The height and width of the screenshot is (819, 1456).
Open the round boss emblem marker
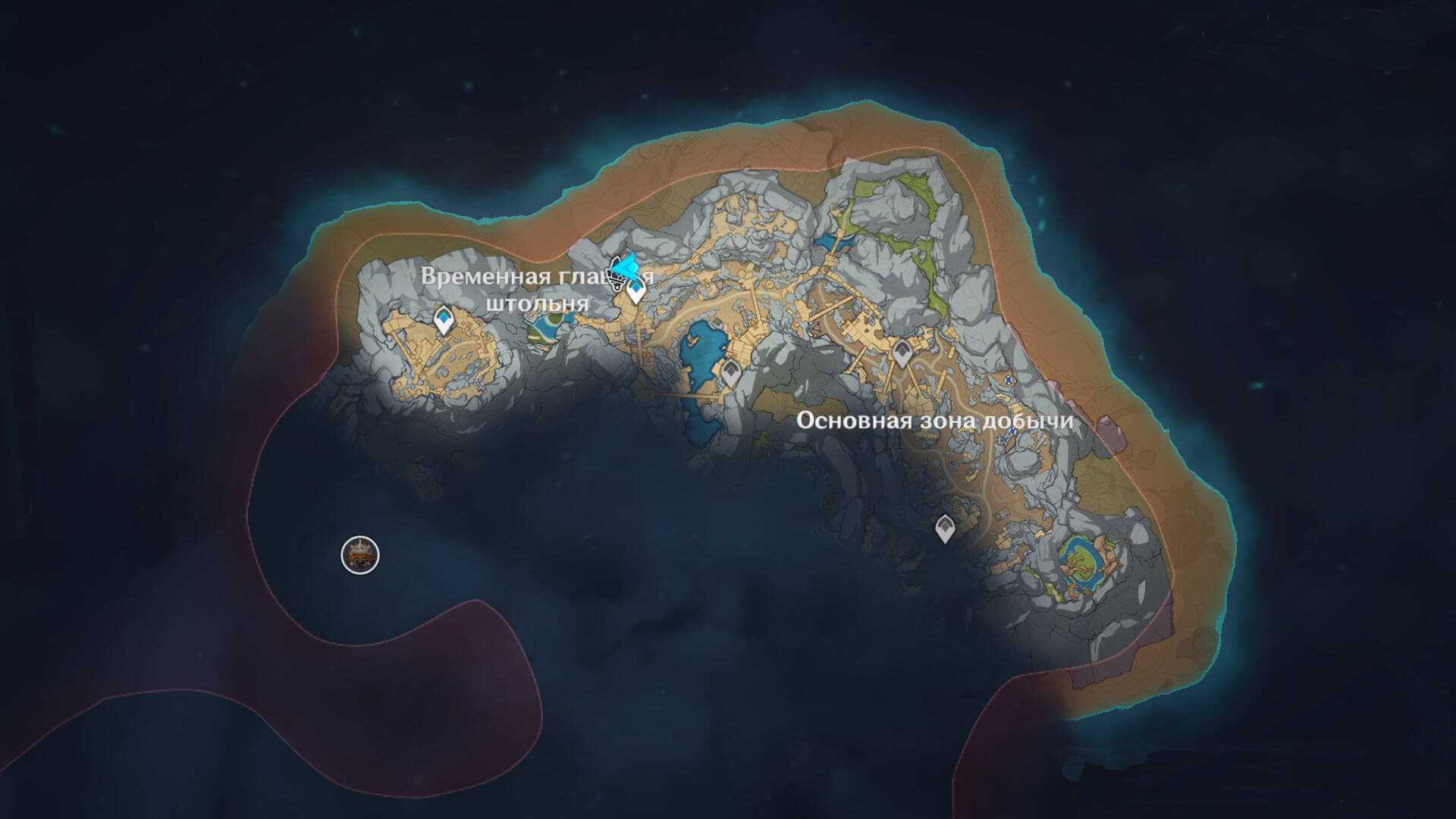click(360, 554)
